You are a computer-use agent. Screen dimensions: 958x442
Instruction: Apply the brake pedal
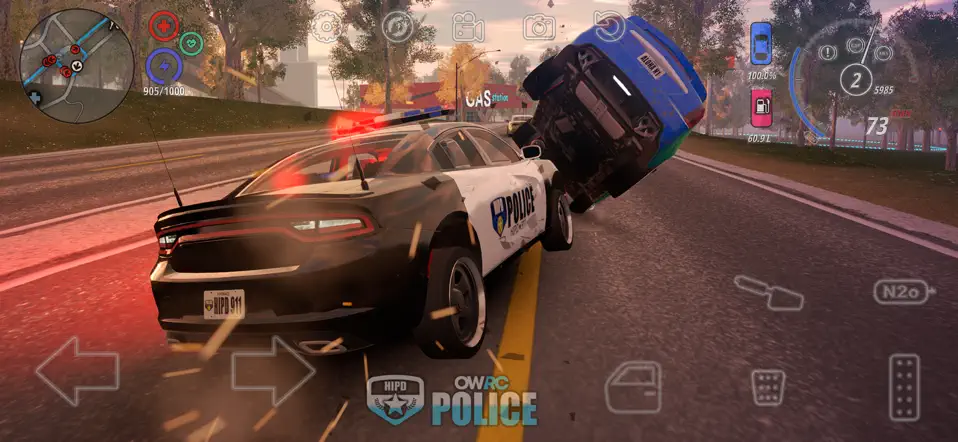click(769, 387)
